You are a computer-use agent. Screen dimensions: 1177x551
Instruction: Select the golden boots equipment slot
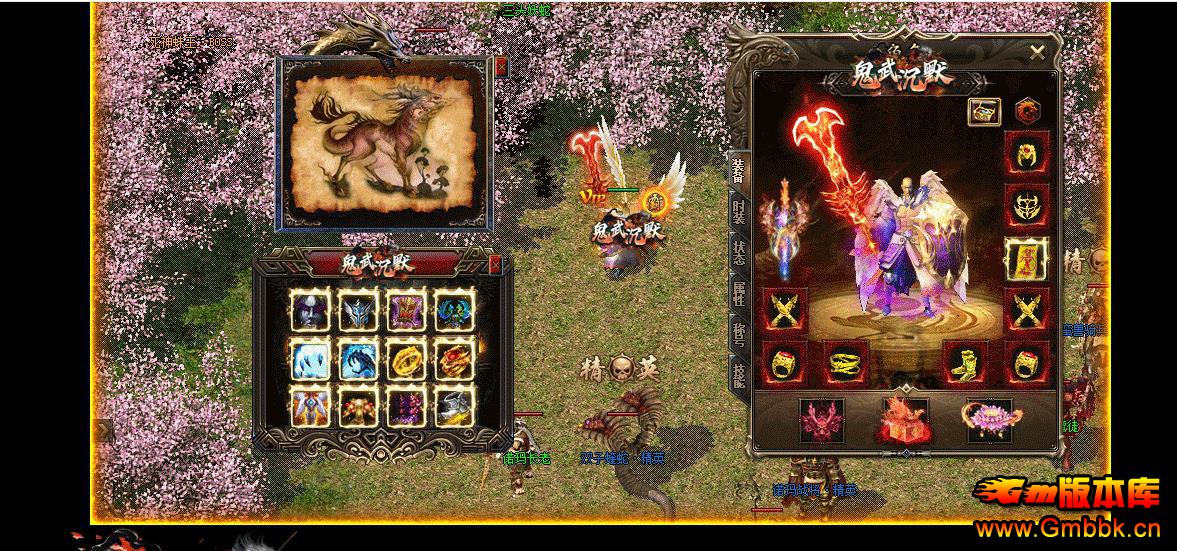(x=965, y=362)
